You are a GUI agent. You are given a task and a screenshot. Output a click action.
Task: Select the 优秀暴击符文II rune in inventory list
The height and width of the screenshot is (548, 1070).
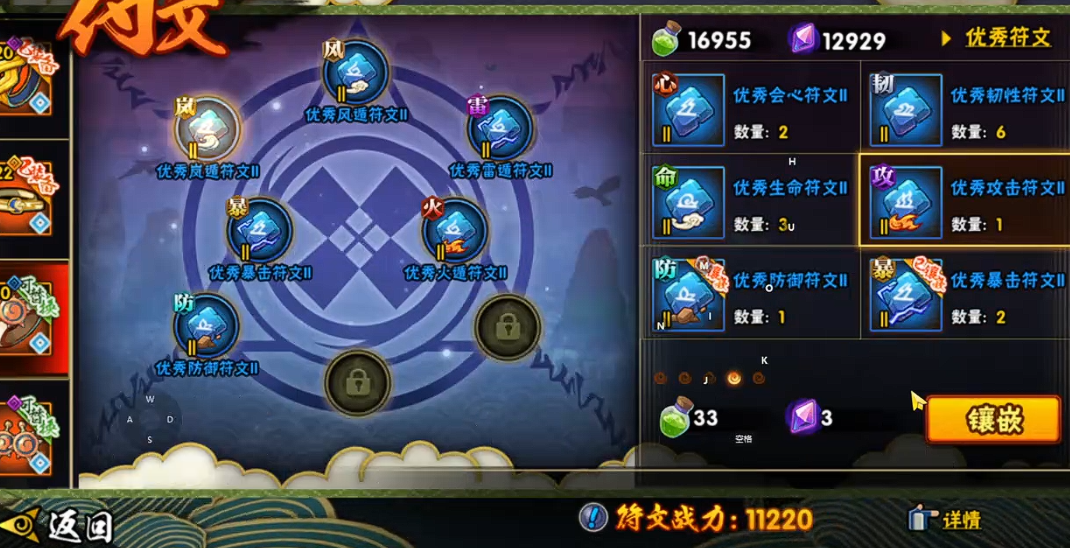[x=905, y=295]
